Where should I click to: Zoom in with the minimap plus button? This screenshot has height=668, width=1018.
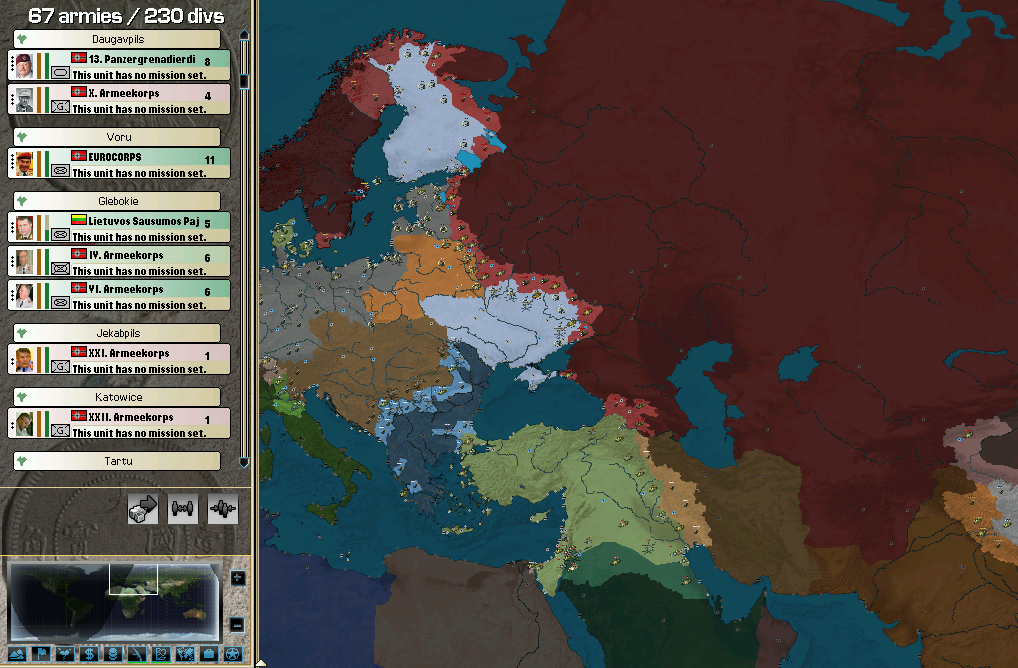237,577
